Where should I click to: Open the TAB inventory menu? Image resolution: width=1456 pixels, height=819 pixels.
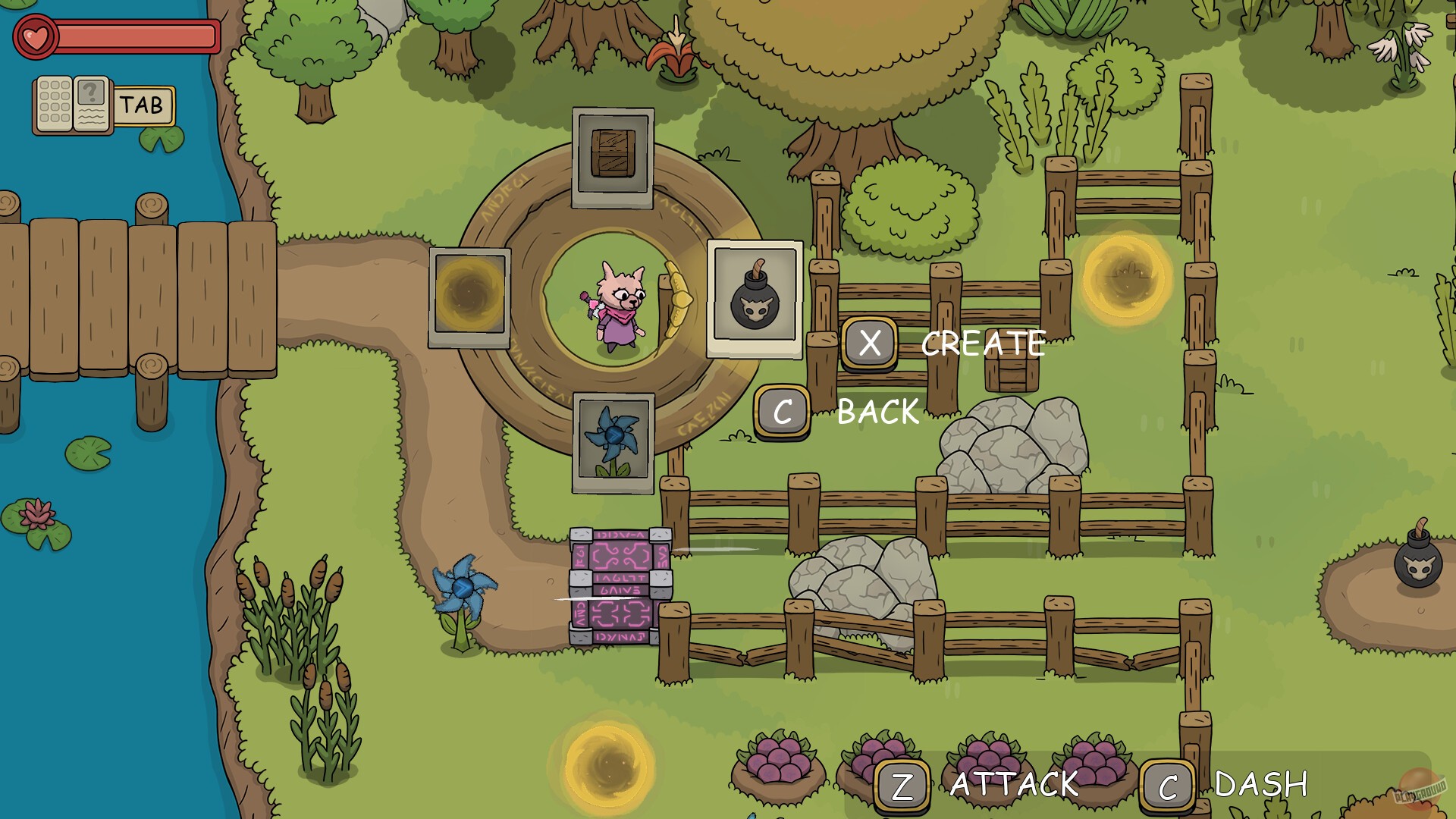point(146,104)
